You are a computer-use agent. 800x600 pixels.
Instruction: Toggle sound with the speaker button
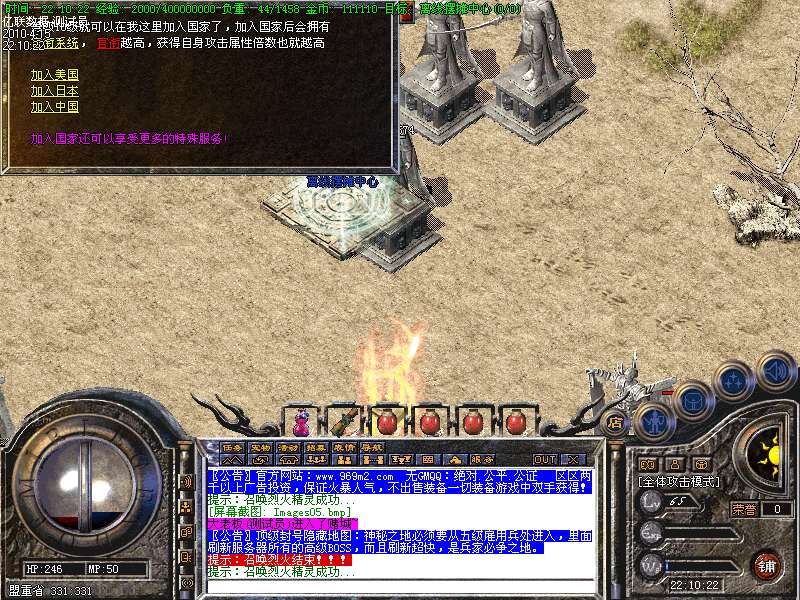coord(774,370)
